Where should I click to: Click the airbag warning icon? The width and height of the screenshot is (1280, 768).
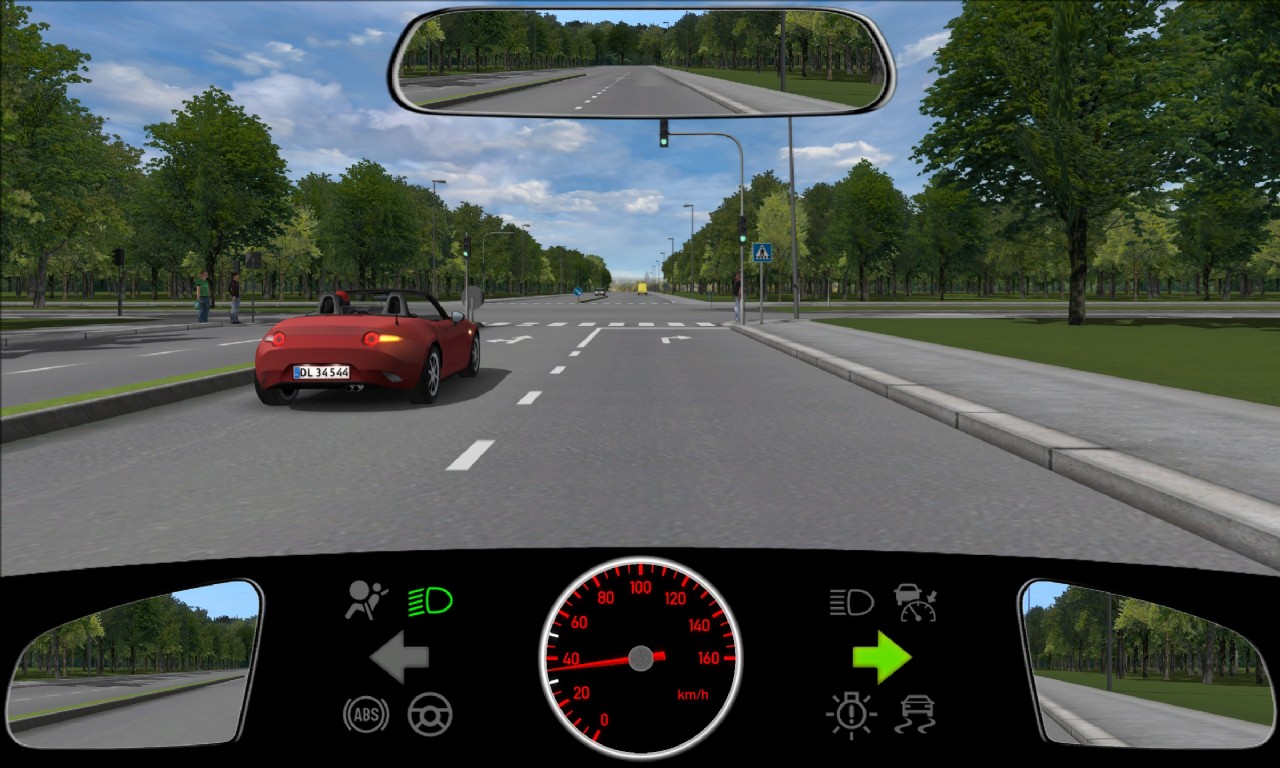pyautogui.click(x=366, y=601)
